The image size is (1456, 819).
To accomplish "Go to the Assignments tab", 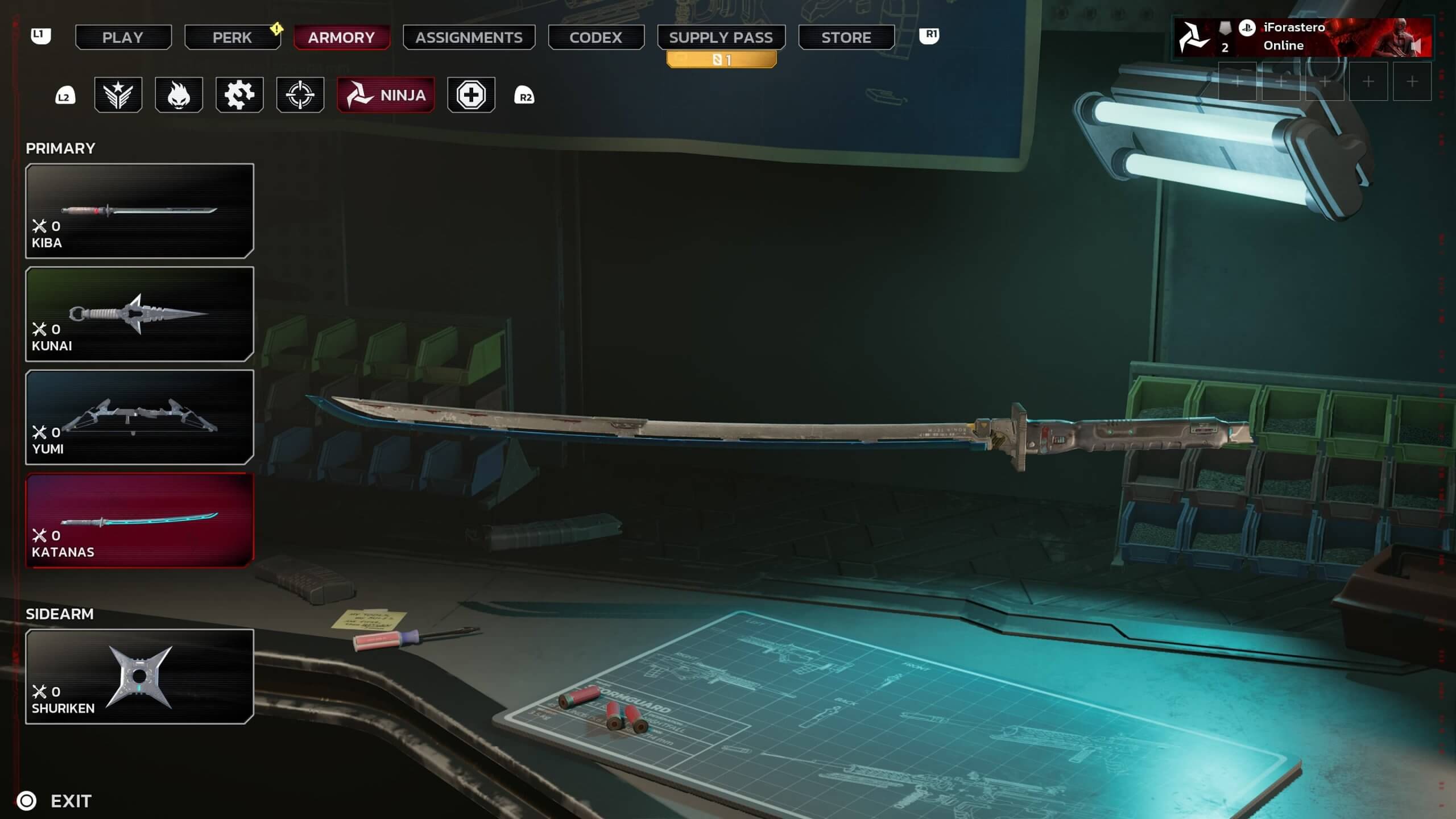I will (469, 38).
